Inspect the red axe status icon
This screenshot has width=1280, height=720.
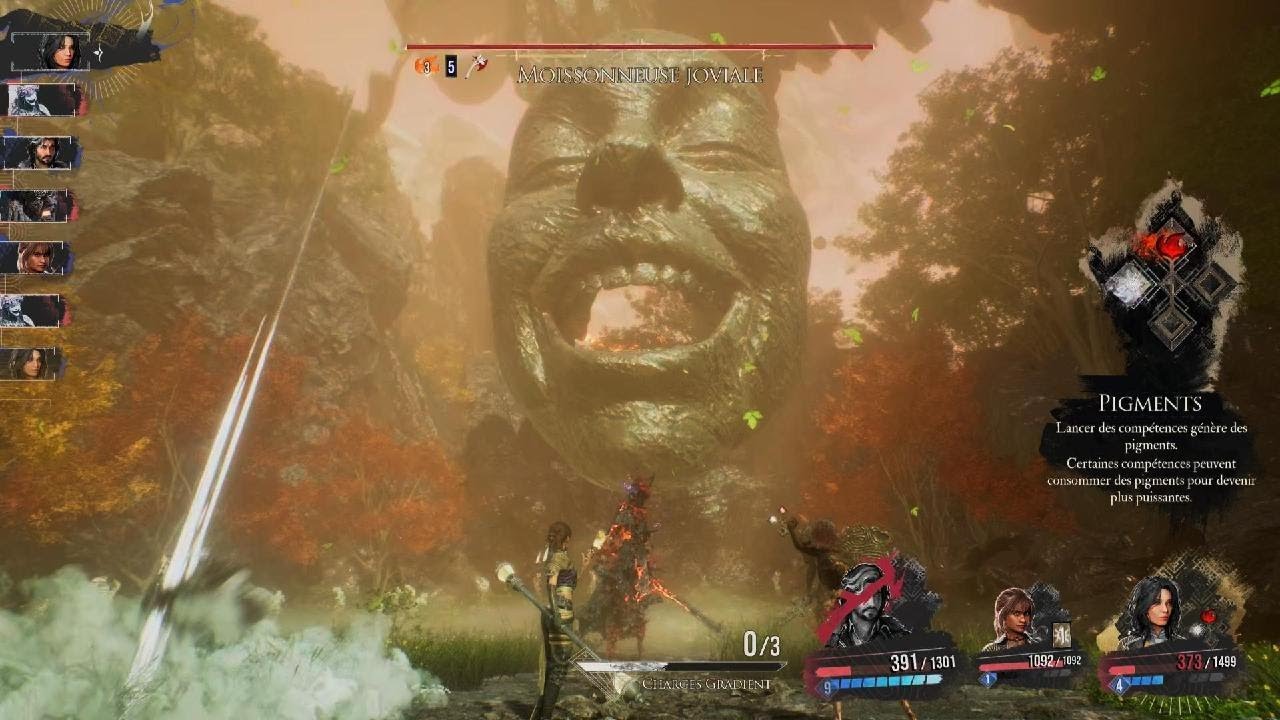(x=478, y=67)
